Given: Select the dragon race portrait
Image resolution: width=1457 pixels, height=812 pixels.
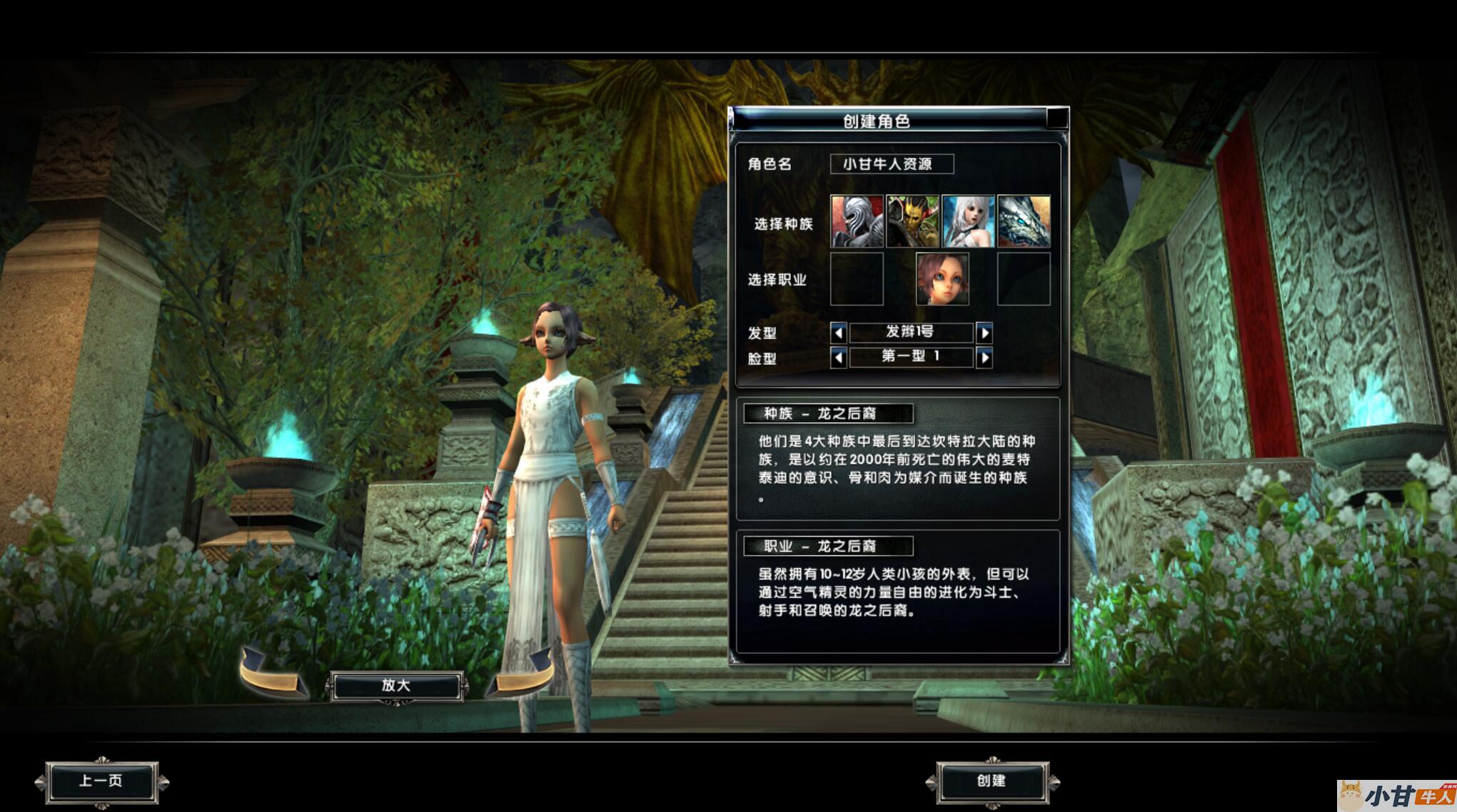Looking at the screenshot, I should coord(1024,221).
